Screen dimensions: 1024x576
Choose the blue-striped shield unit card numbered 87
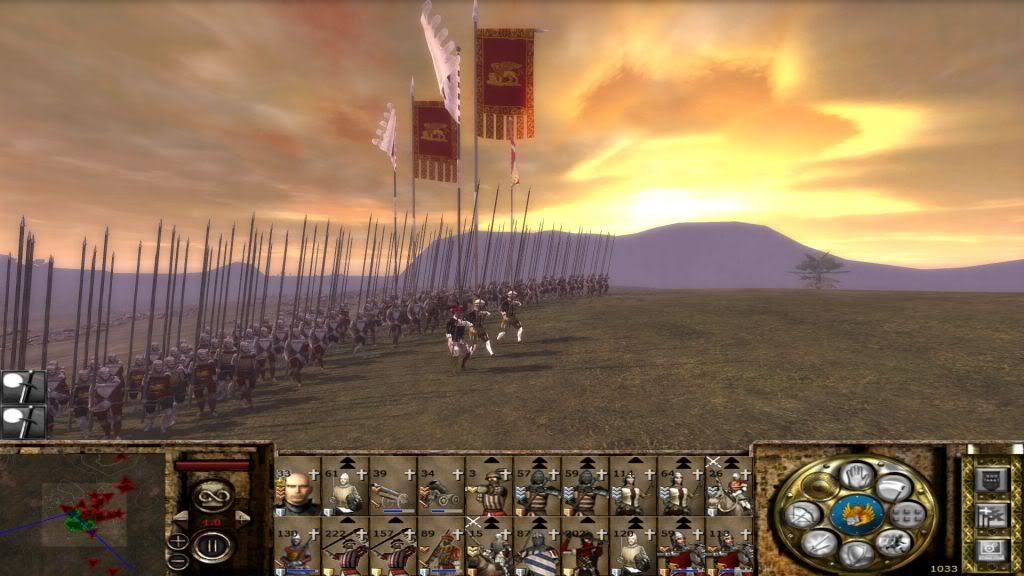(537, 547)
